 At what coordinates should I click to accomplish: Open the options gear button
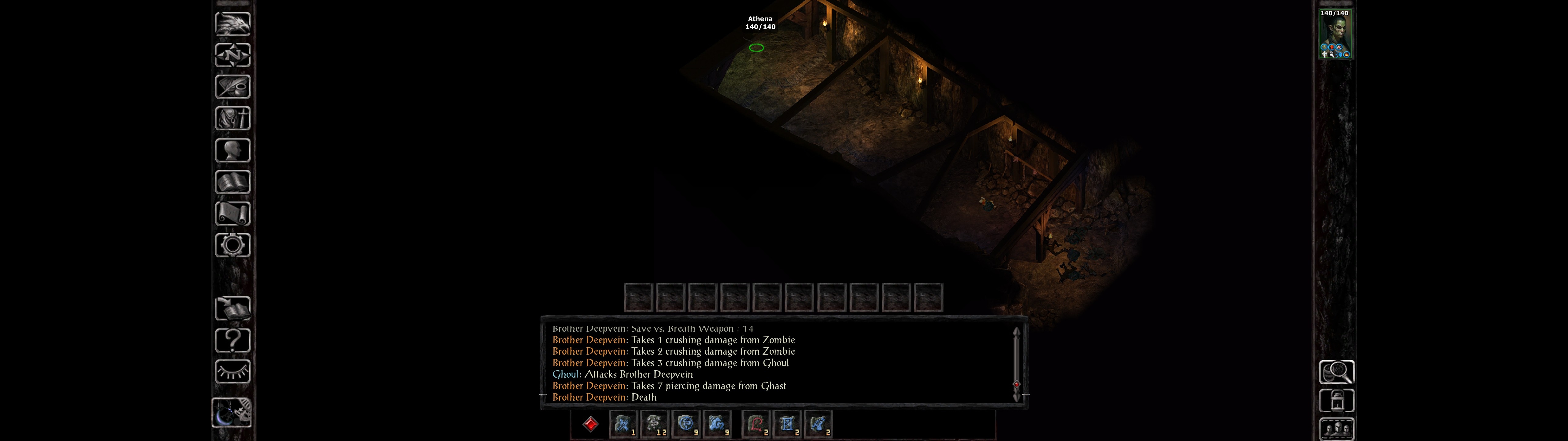tap(232, 245)
